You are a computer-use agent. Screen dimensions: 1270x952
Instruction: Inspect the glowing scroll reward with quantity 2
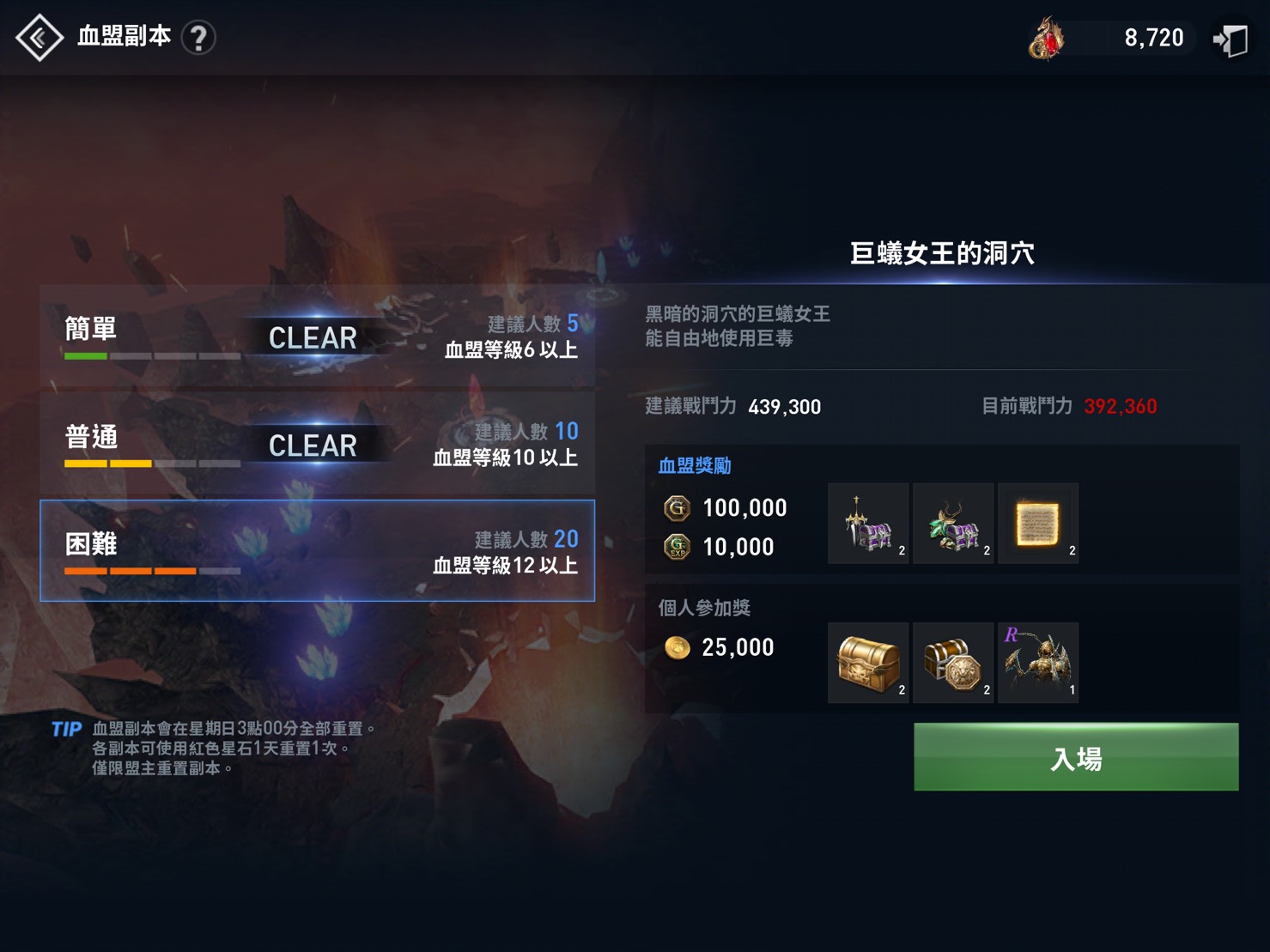coord(1038,523)
